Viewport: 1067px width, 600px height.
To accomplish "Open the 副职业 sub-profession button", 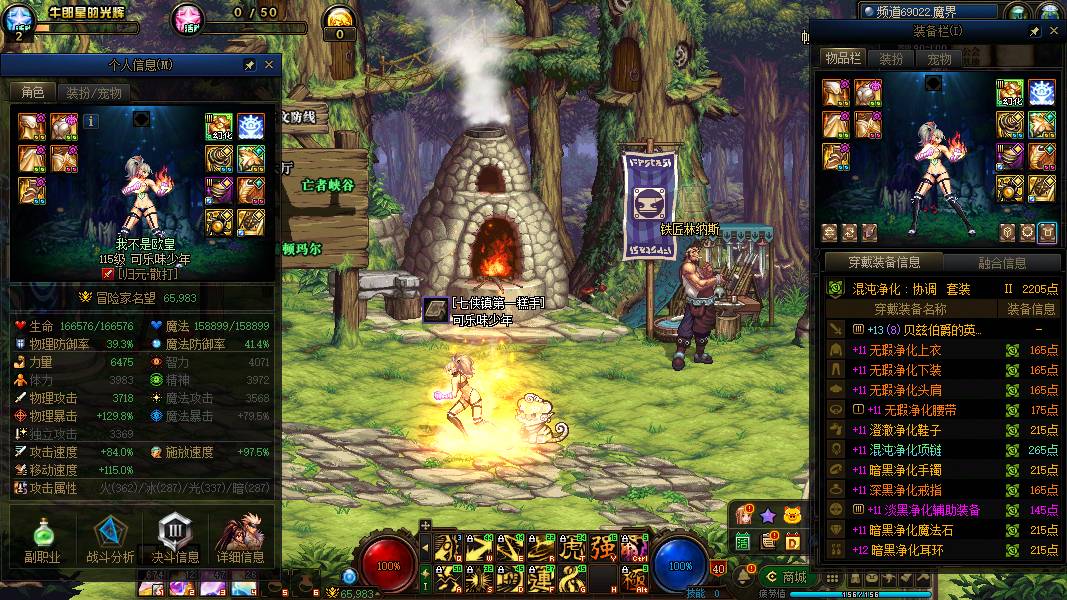I will [42, 540].
